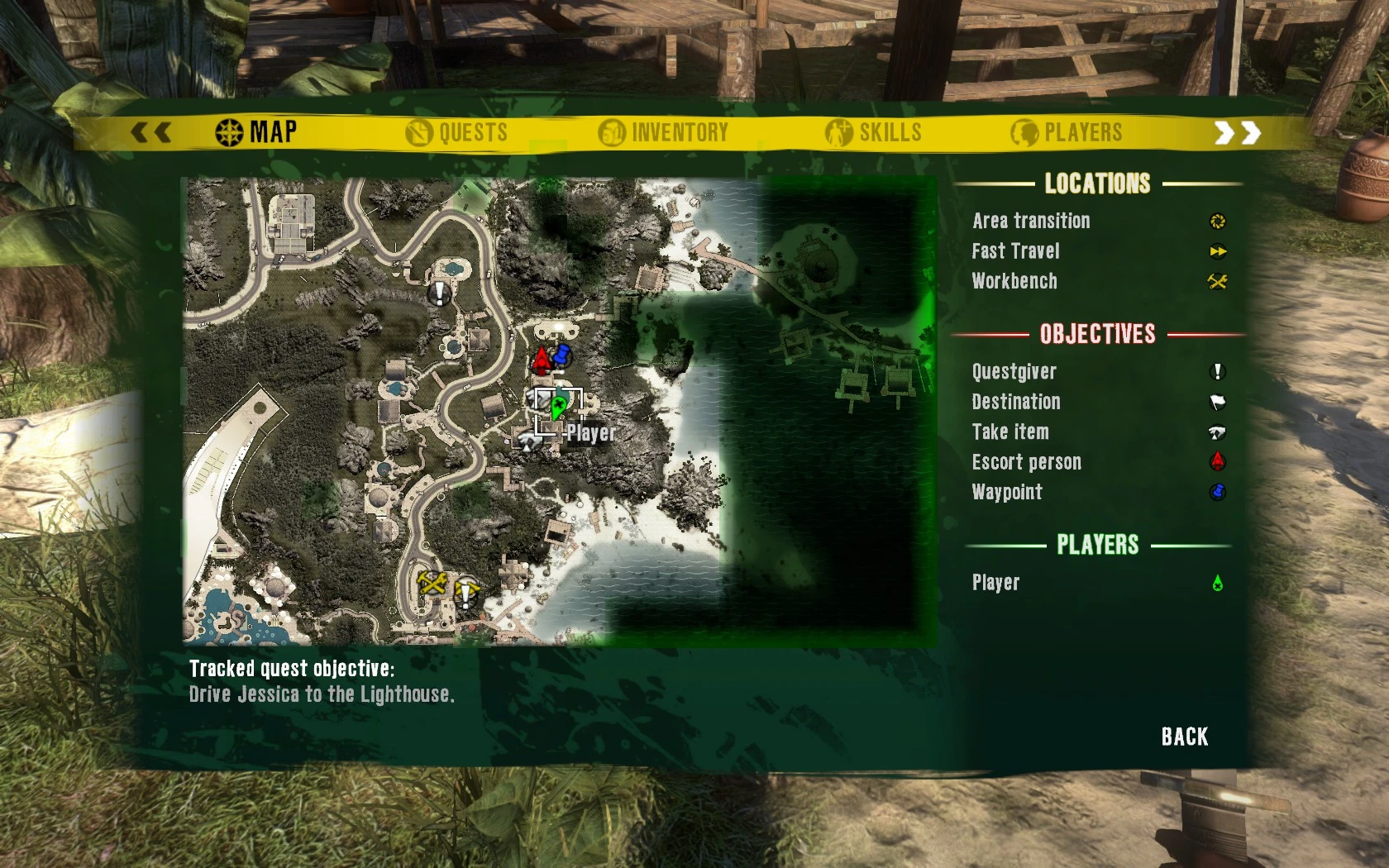This screenshot has height=868, width=1389.
Task: Show the Skills tab
Action: [874, 132]
